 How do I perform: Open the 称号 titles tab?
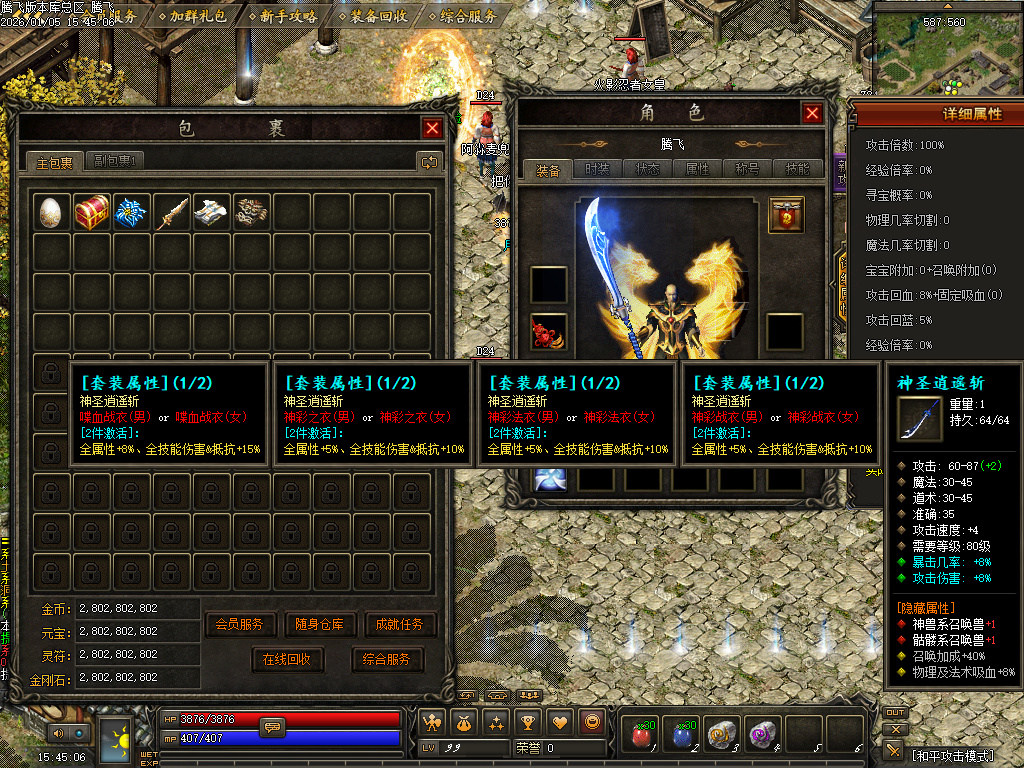pos(747,169)
